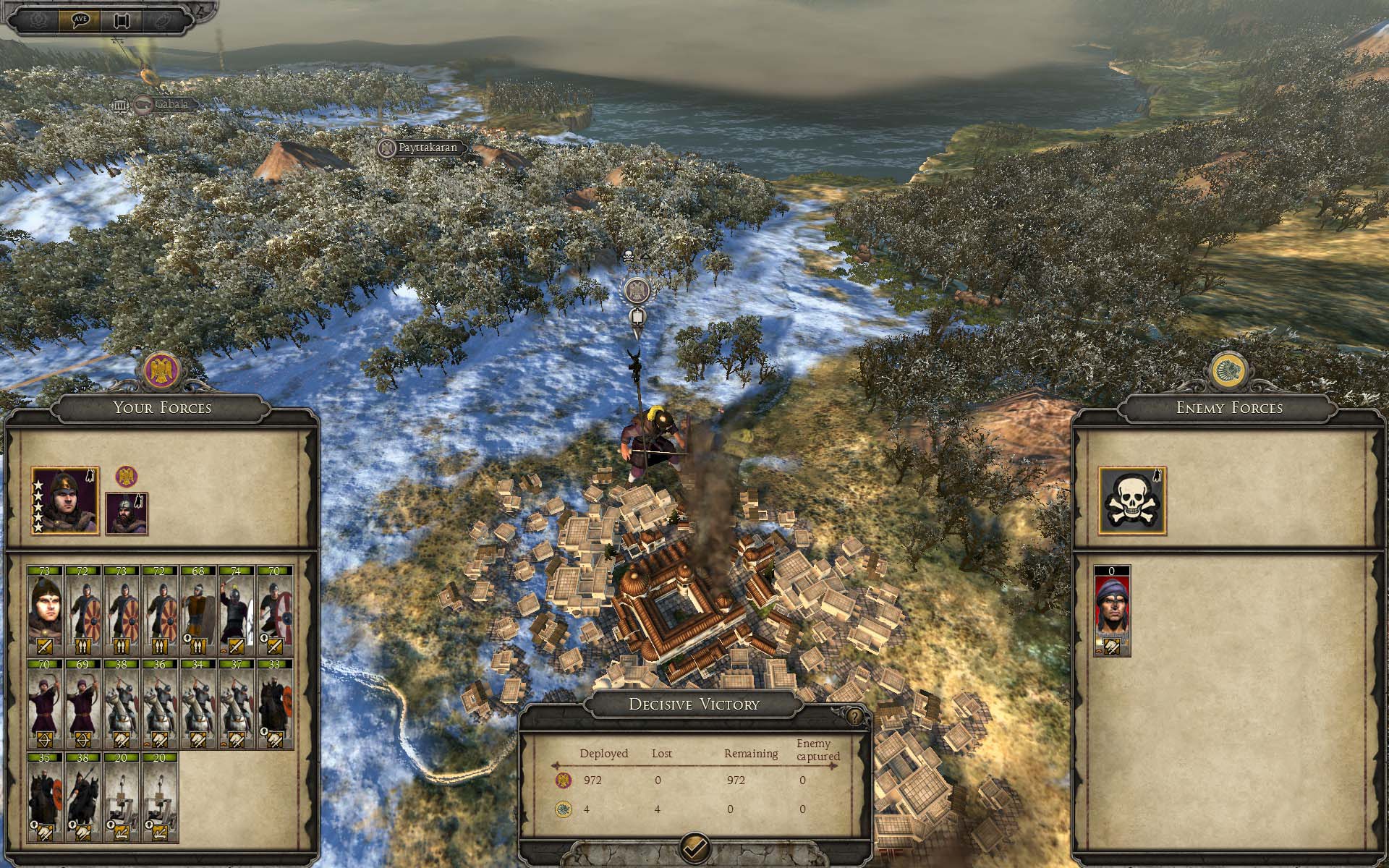The height and width of the screenshot is (868, 1389).
Task: Open the help question mark on results panel
Action: pos(855,717)
